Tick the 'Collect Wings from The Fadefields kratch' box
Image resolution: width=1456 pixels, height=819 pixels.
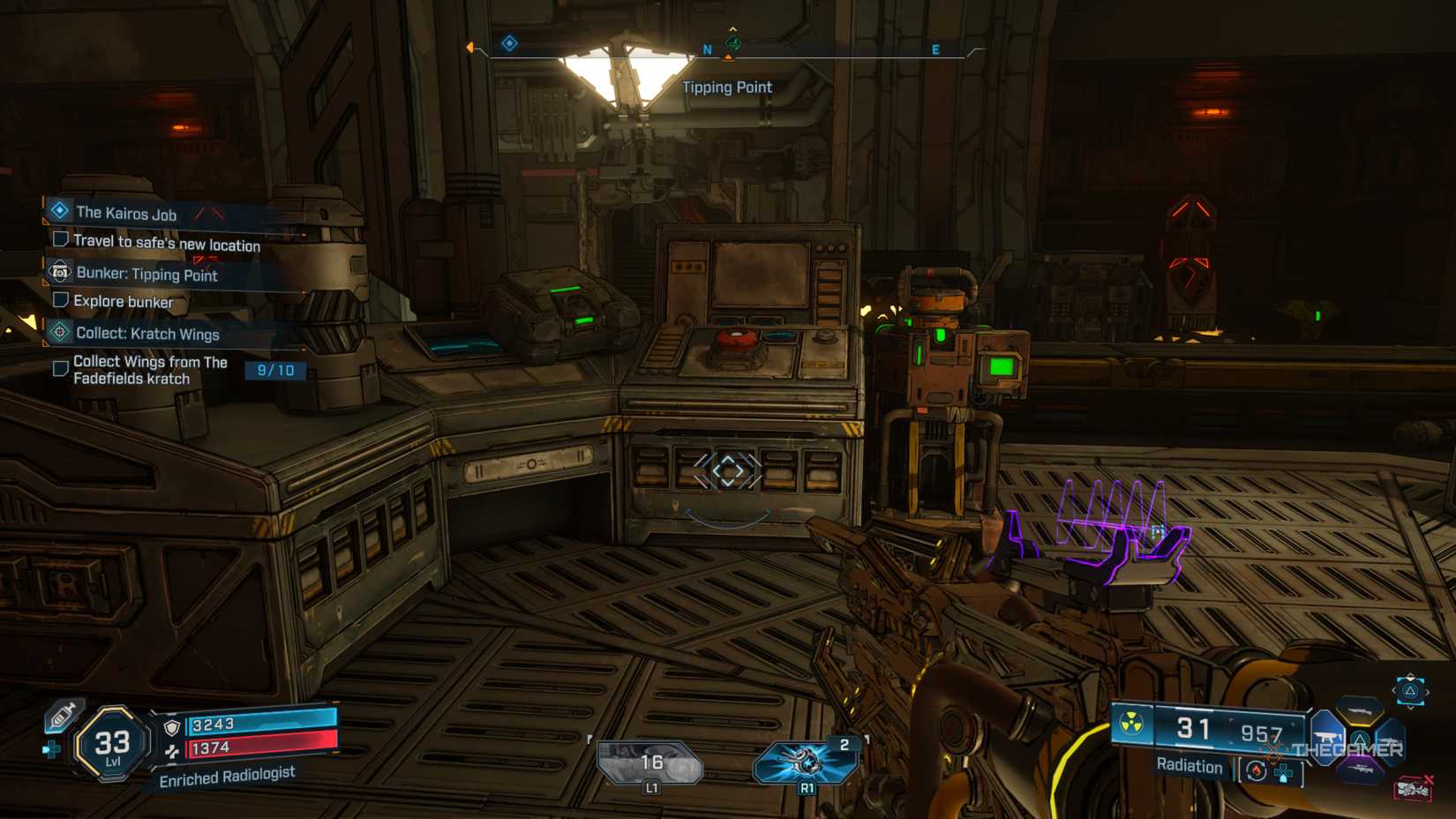point(60,369)
